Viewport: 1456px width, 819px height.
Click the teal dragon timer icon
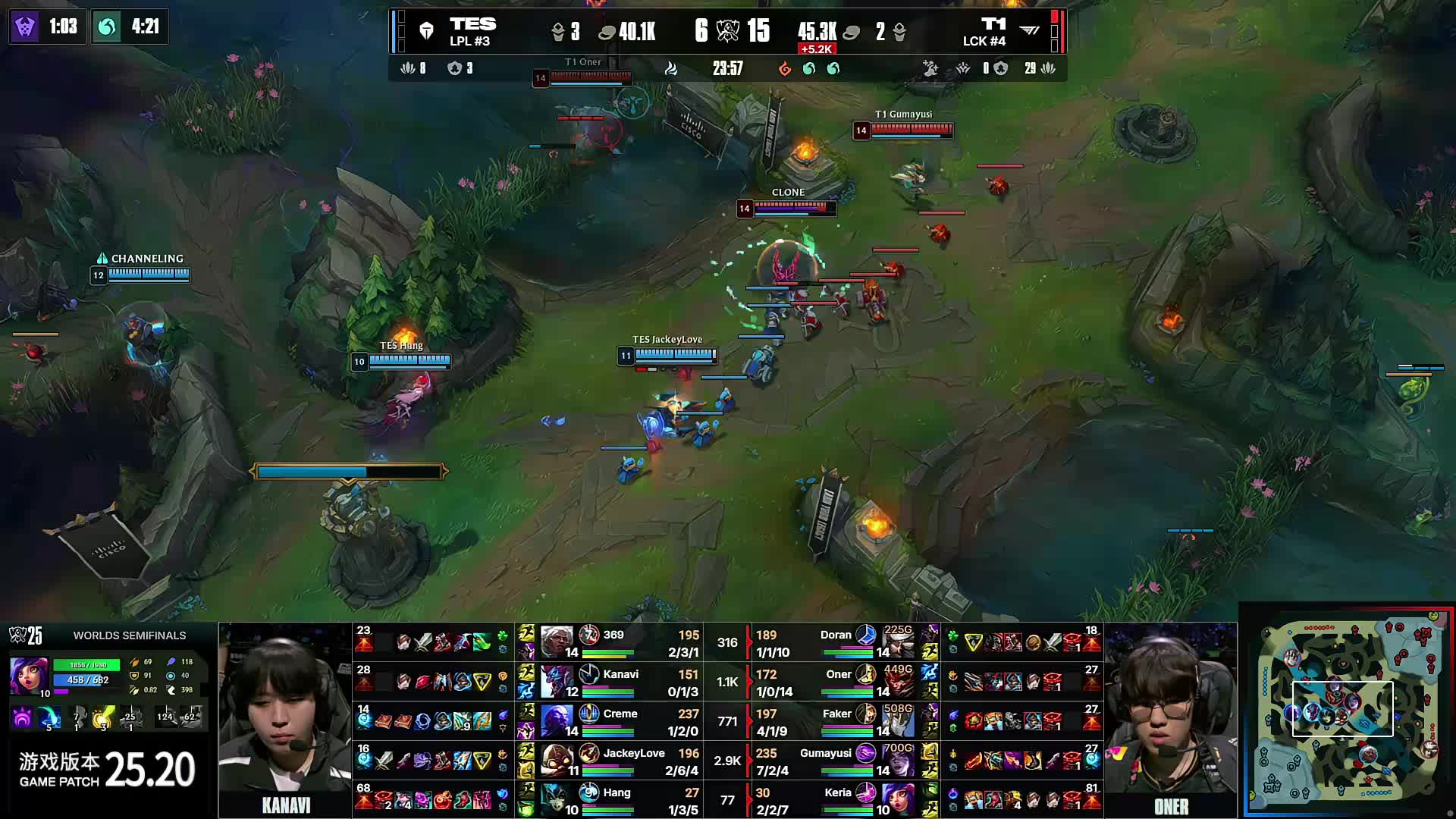tap(107, 27)
